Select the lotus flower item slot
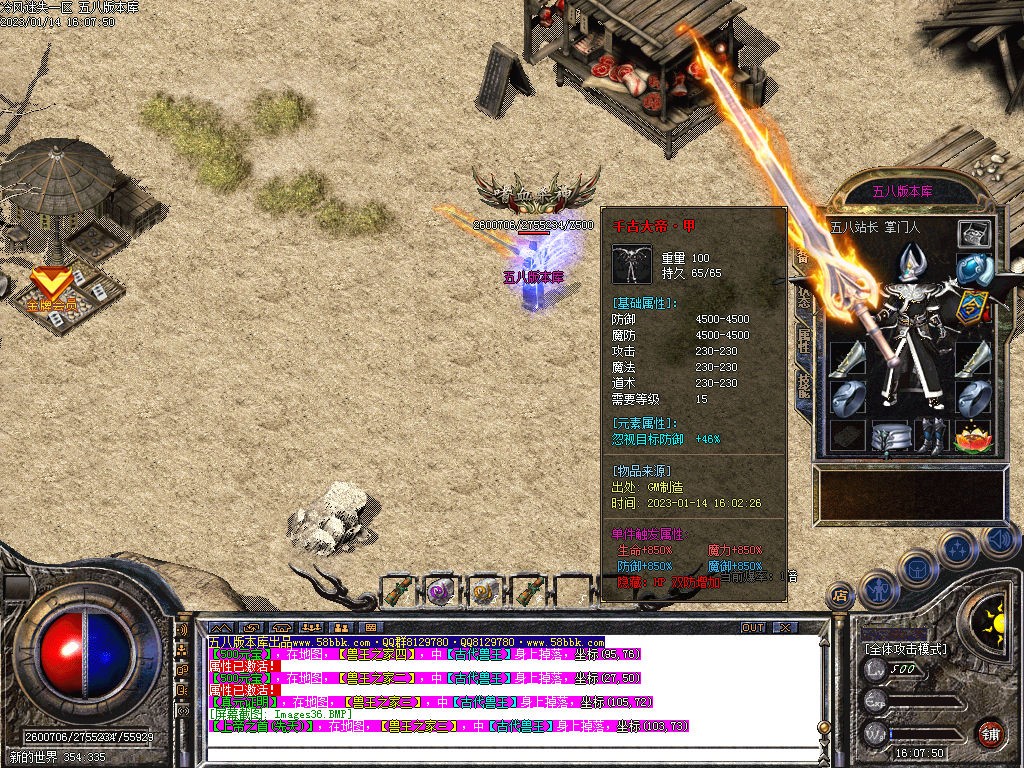Image resolution: width=1024 pixels, height=768 pixels. [972, 437]
